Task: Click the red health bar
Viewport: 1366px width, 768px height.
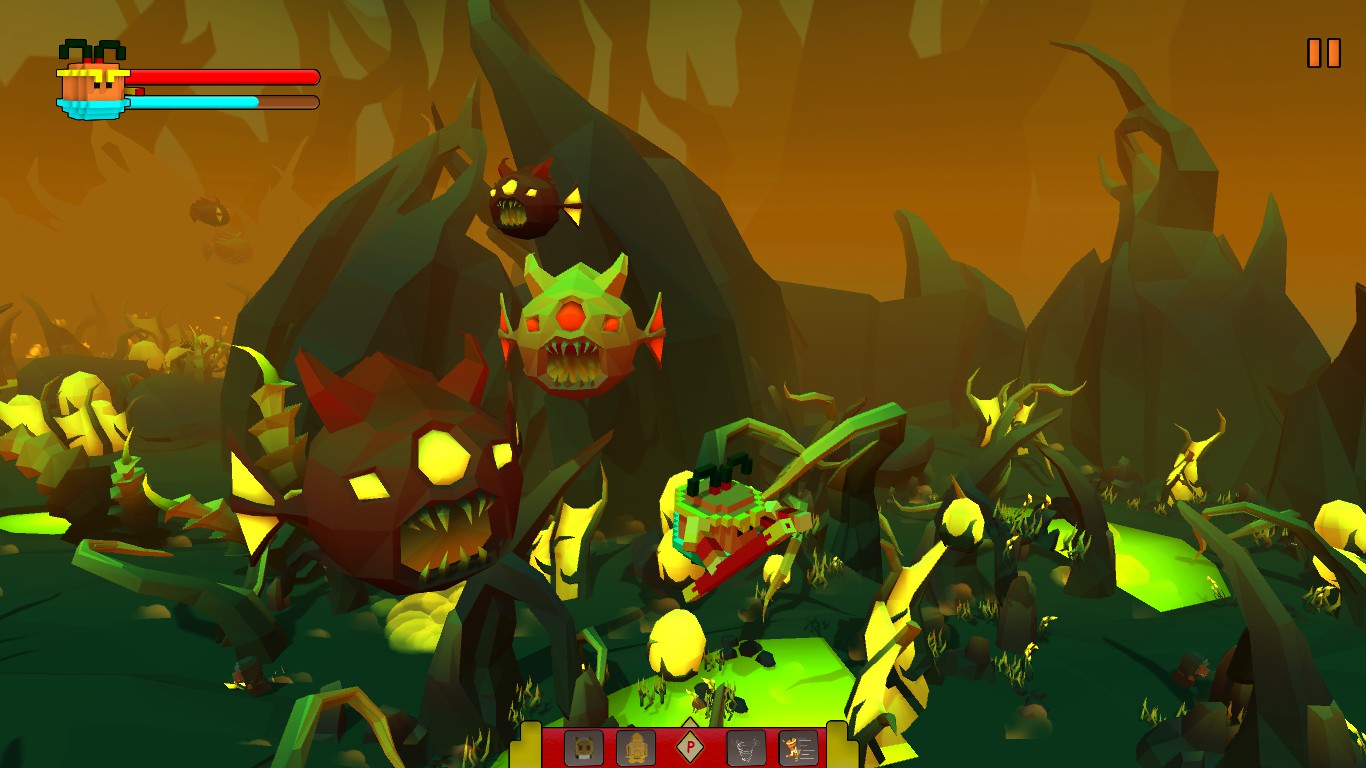Action: click(x=225, y=75)
